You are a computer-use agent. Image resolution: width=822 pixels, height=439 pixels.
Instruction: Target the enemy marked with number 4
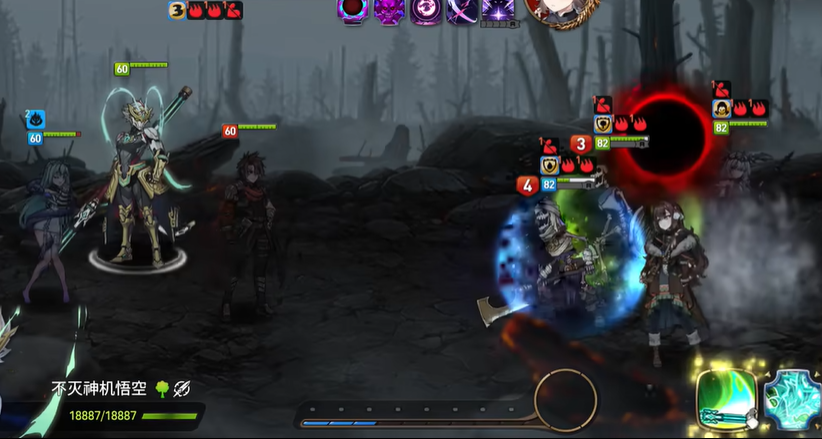pos(567,265)
